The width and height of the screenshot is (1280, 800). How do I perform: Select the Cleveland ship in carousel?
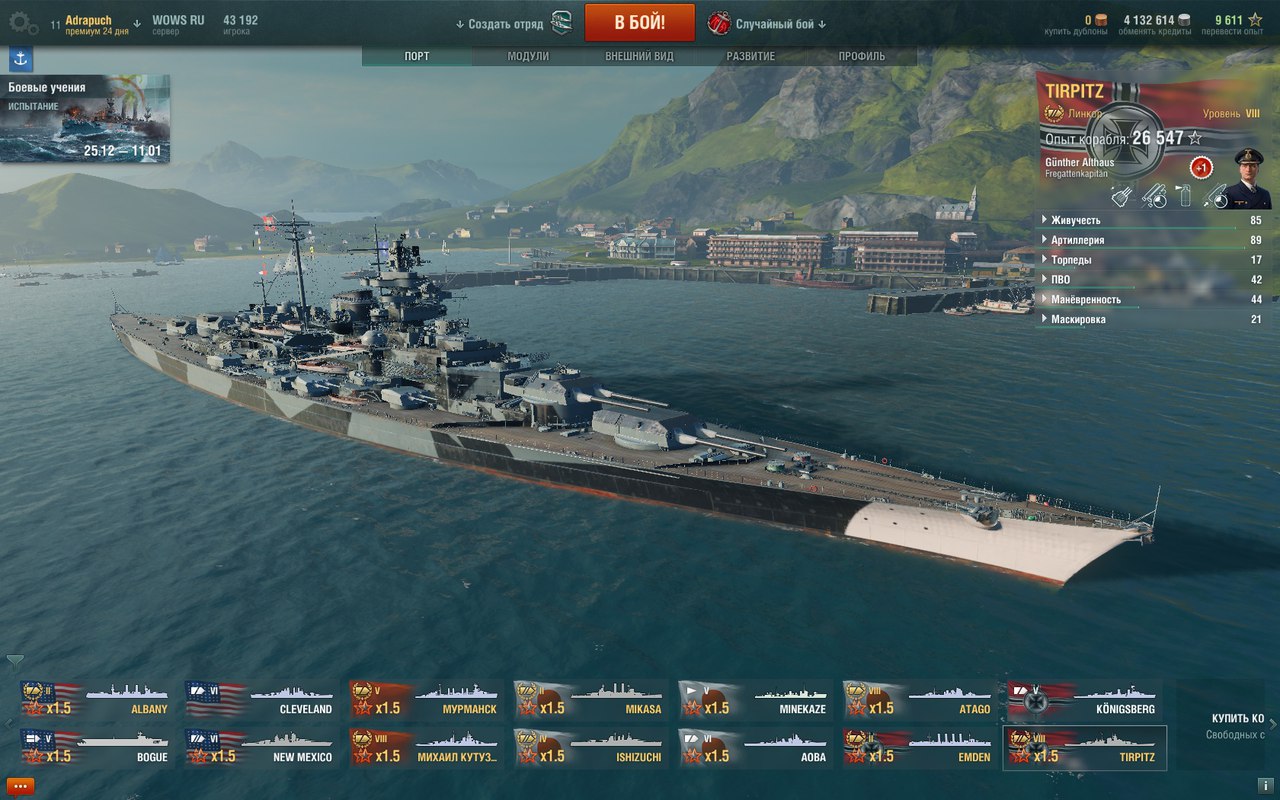tap(260, 699)
